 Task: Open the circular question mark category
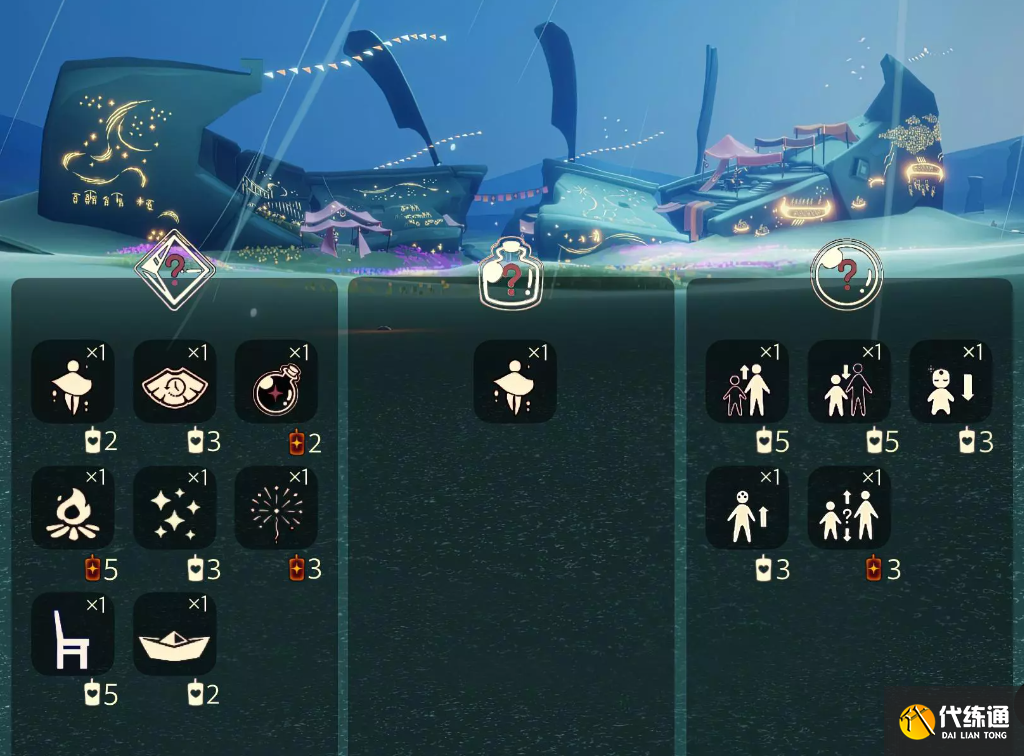click(x=846, y=273)
